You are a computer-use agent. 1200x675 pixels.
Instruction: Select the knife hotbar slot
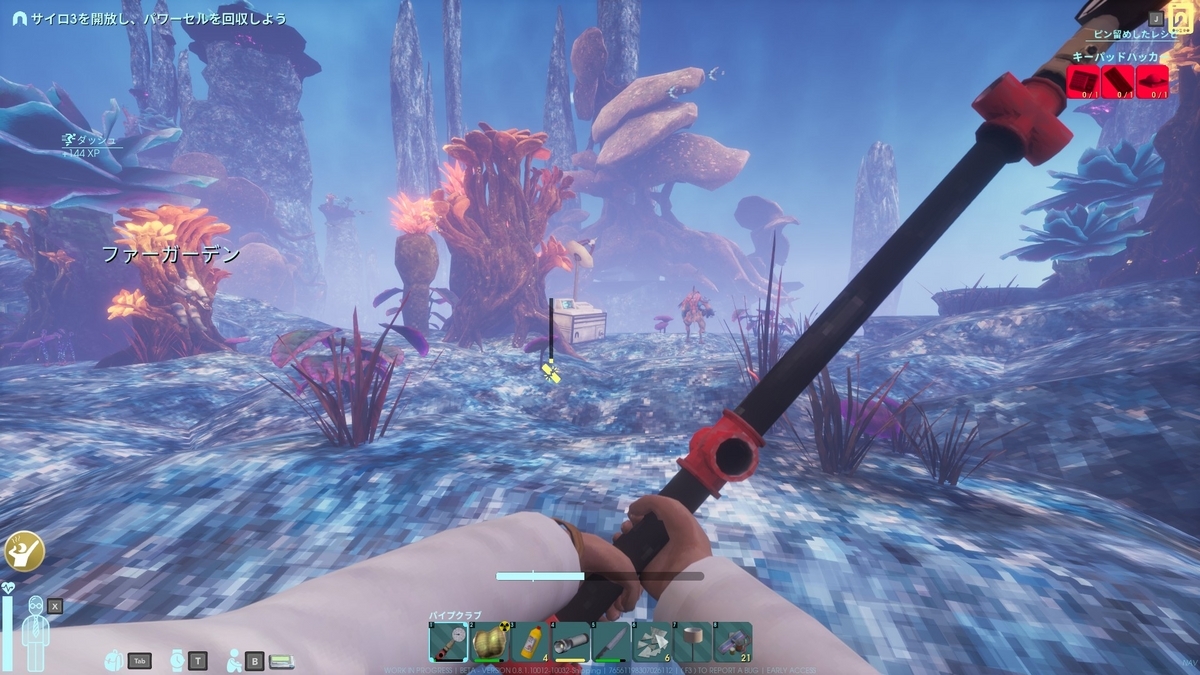pos(611,641)
